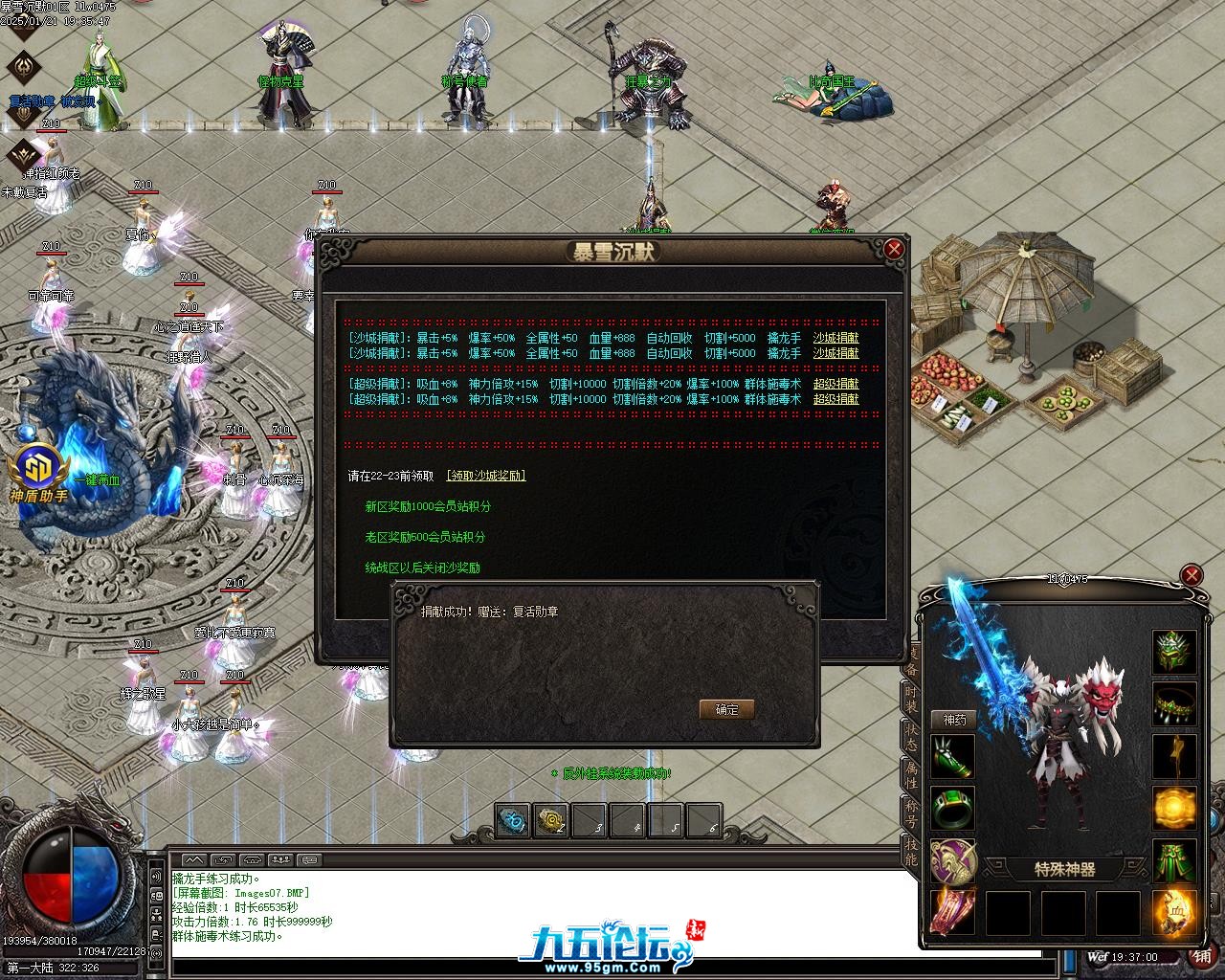Viewport: 1225px width, 980px height.
Task: Close the character equipment panel
Action: [x=1192, y=575]
